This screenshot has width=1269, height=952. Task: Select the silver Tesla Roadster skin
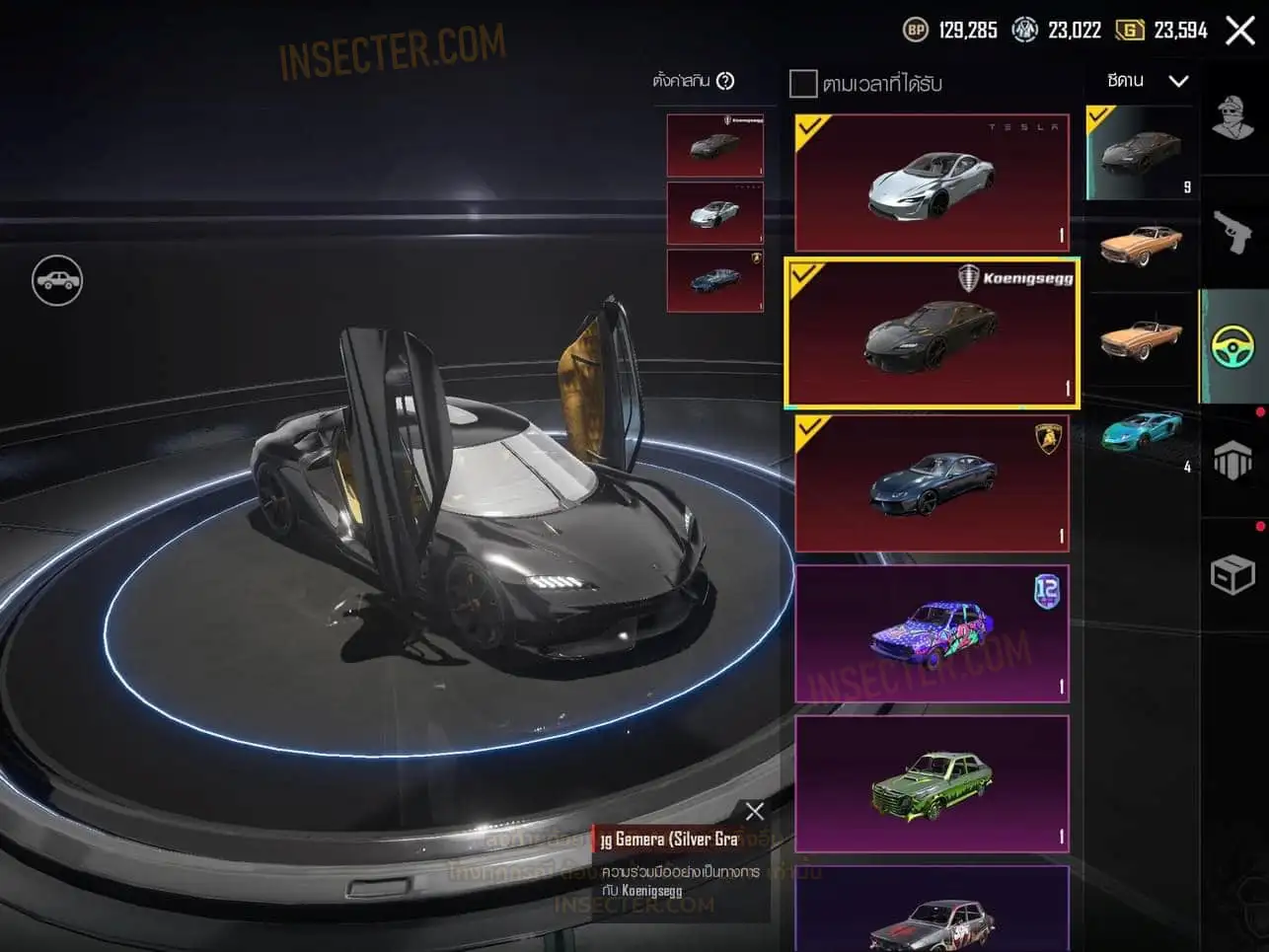pos(931,183)
